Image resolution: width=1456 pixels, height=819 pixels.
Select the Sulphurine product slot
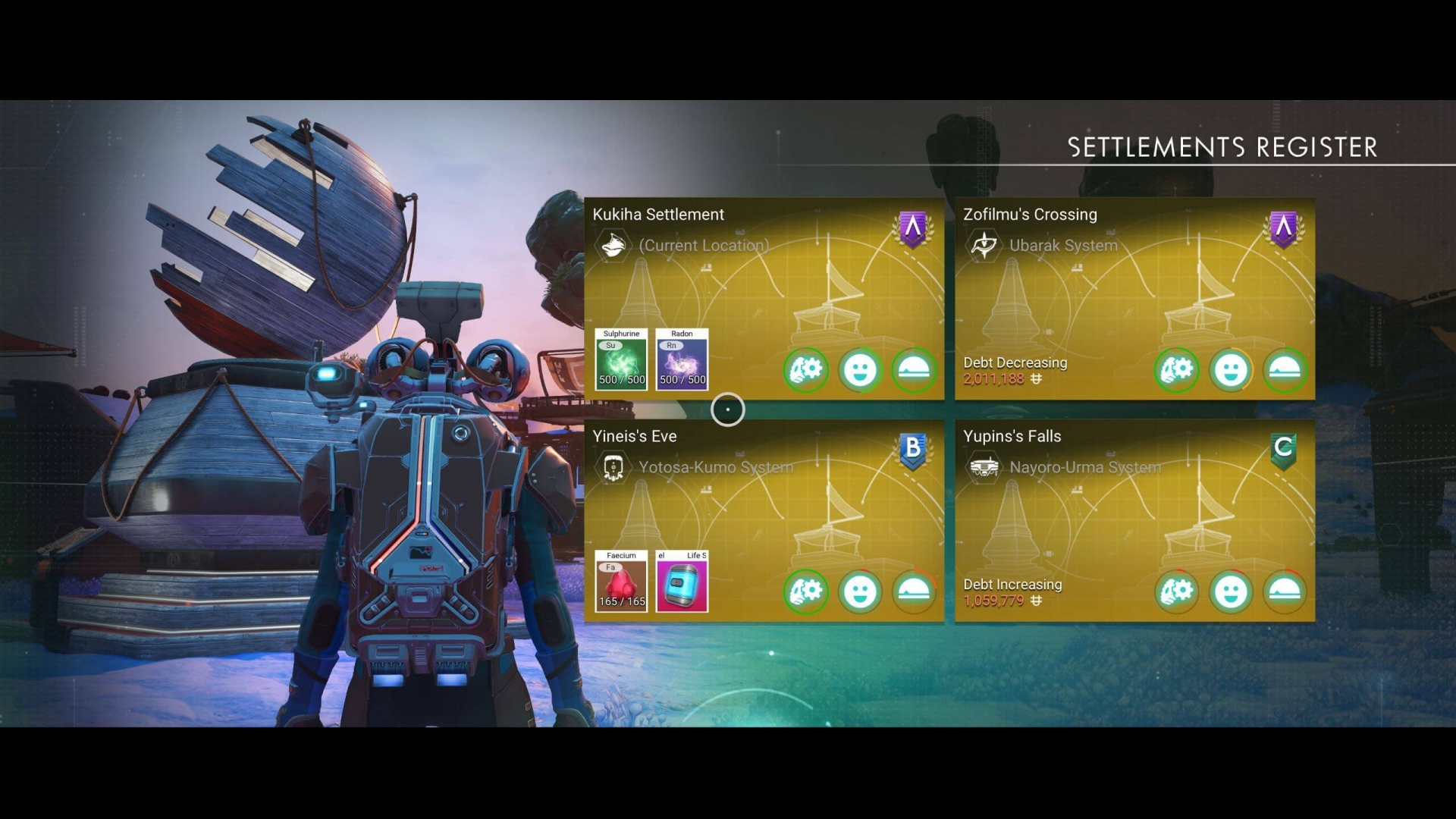click(x=621, y=359)
